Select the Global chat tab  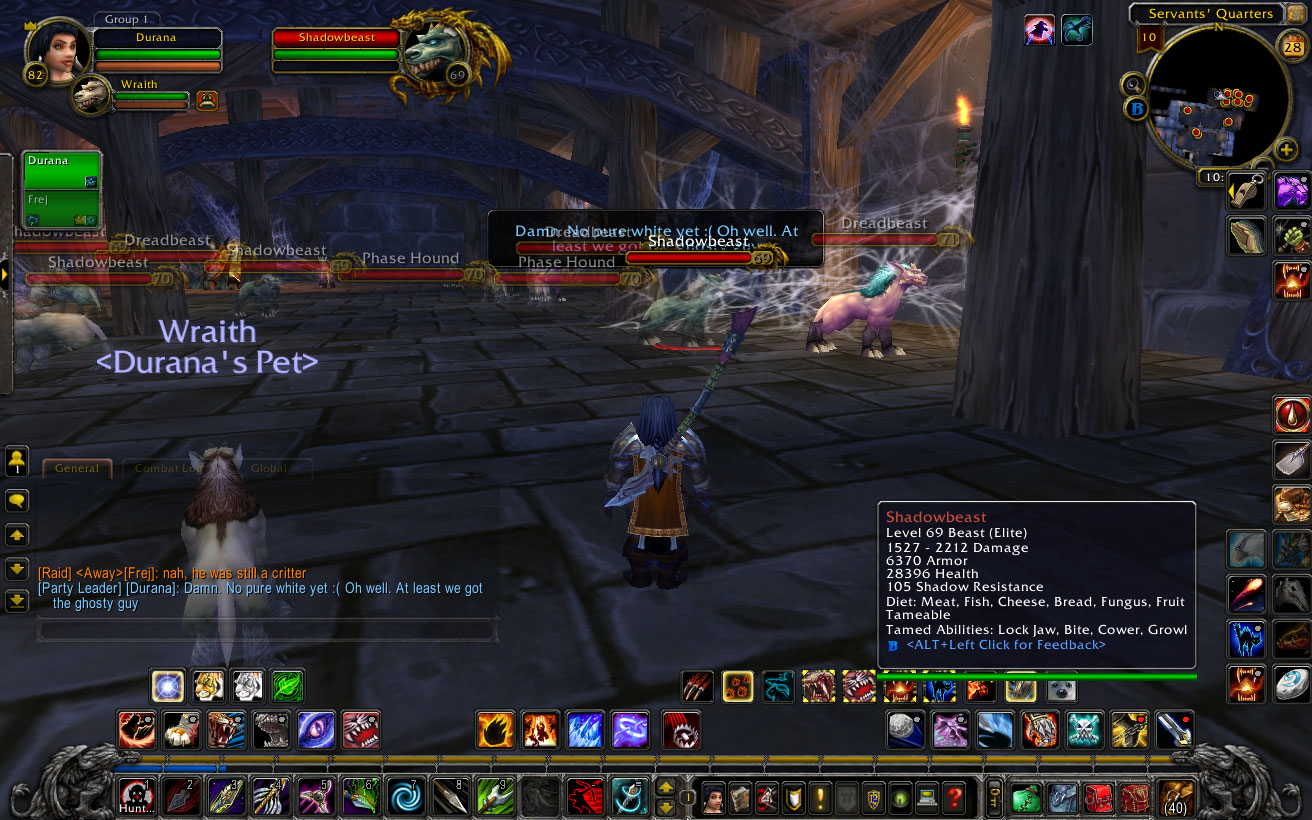pos(268,468)
